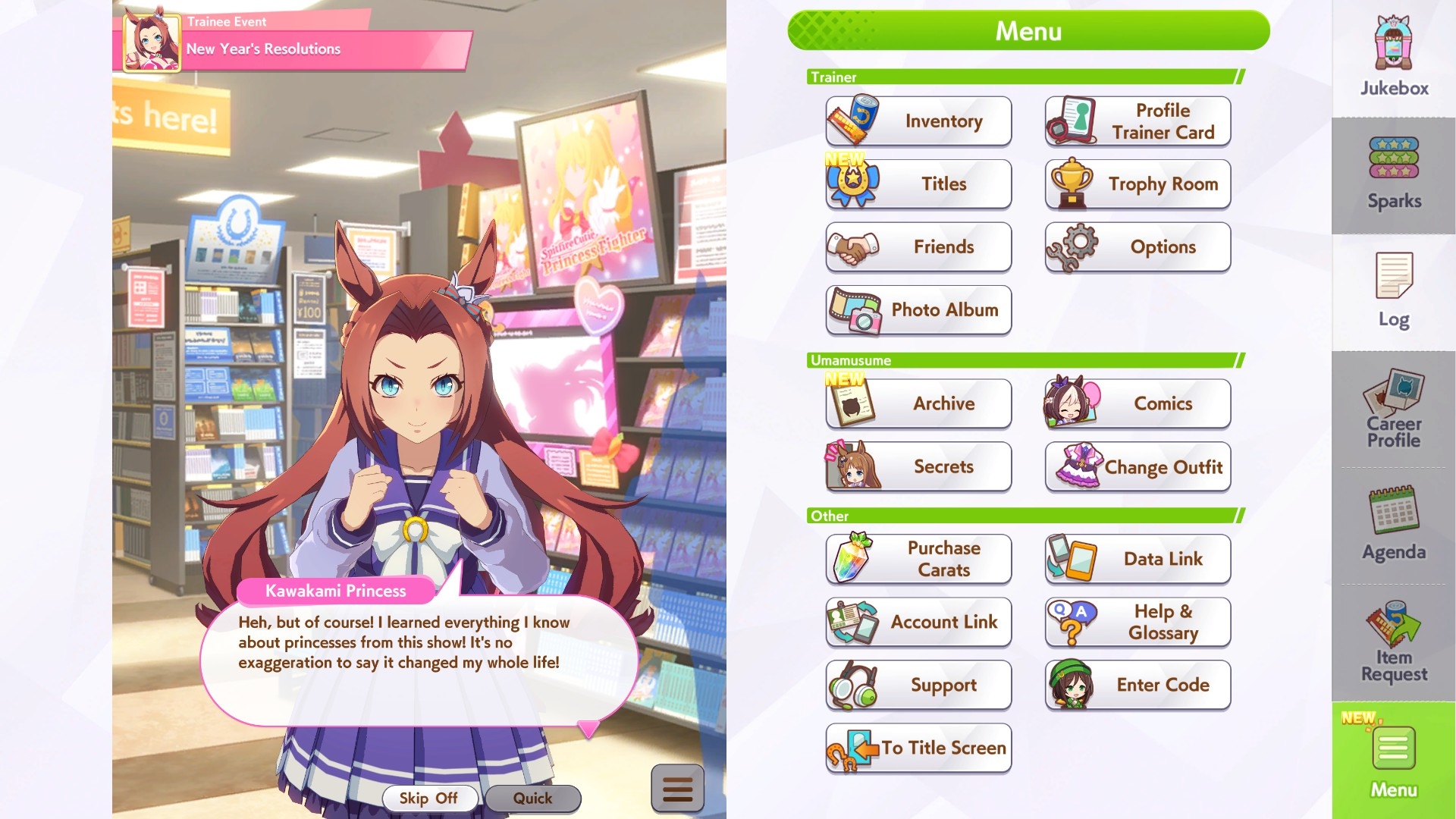Choose Purchase Carats
This screenshot has height=819, width=1456.
click(918, 559)
